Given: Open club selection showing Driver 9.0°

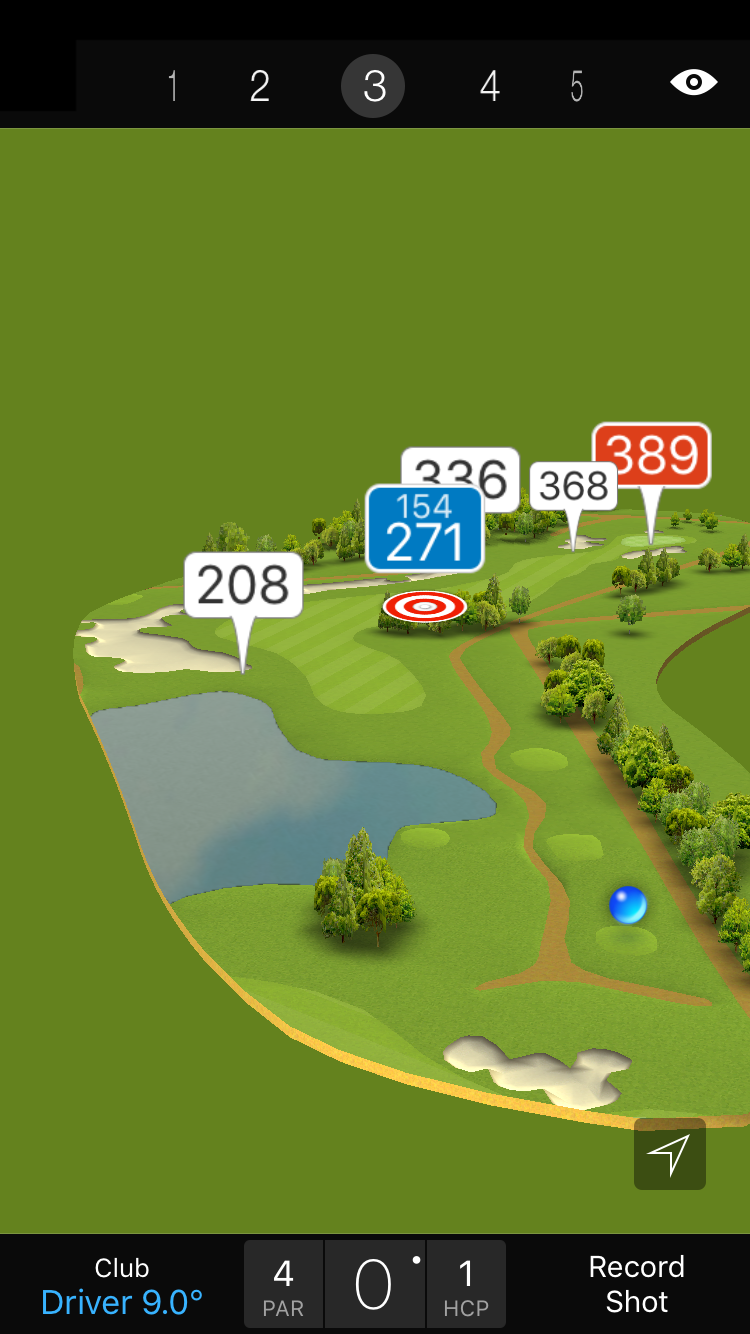Looking at the screenshot, I should coord(122,1286).
